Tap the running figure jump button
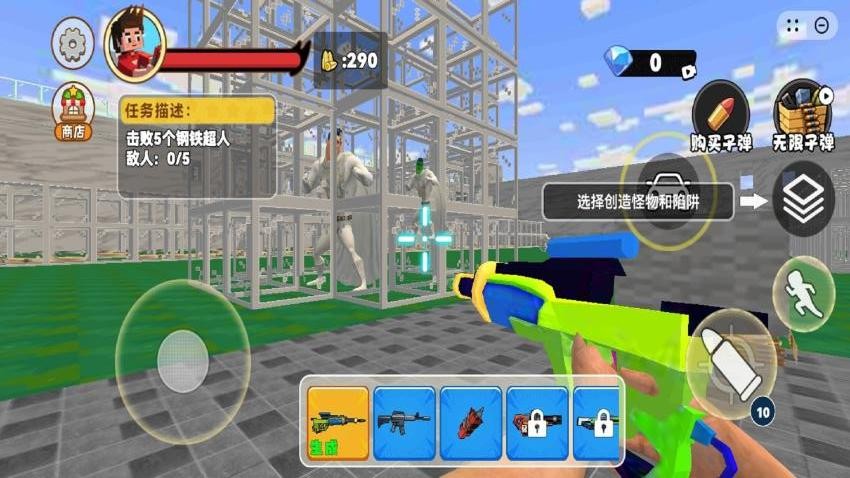 803,294
